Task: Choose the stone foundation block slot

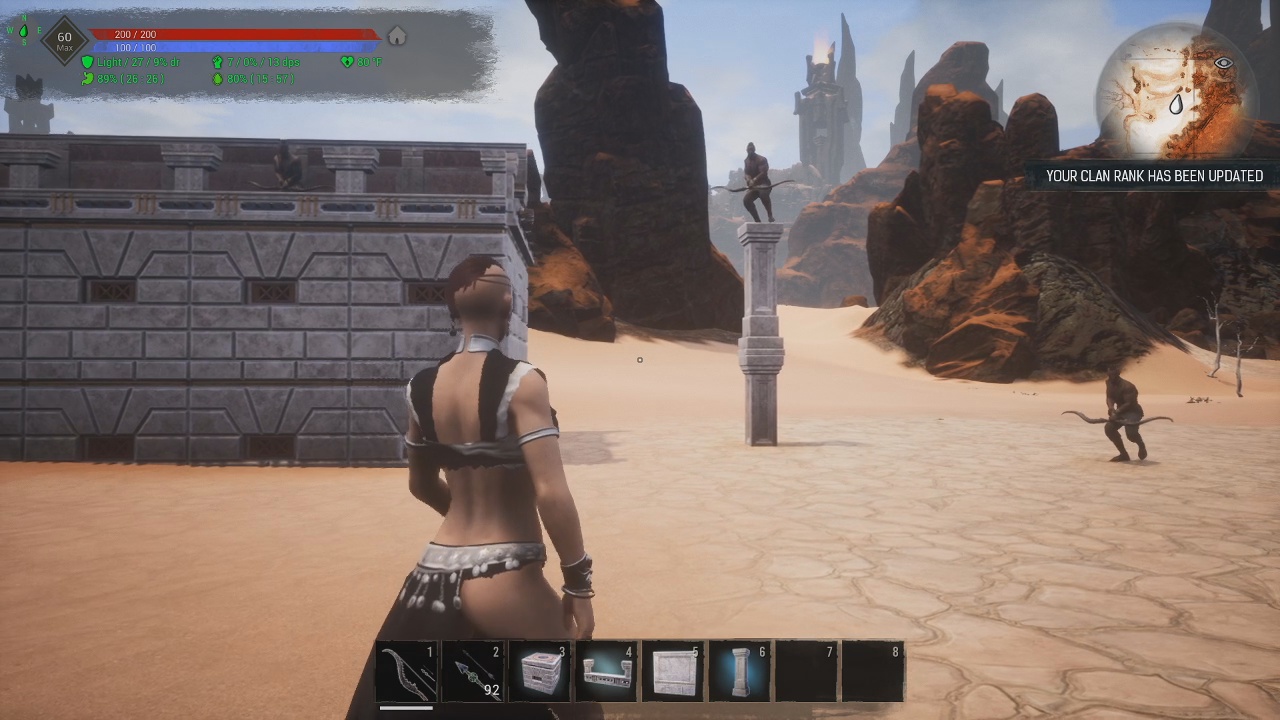Action: pos(540,672)
